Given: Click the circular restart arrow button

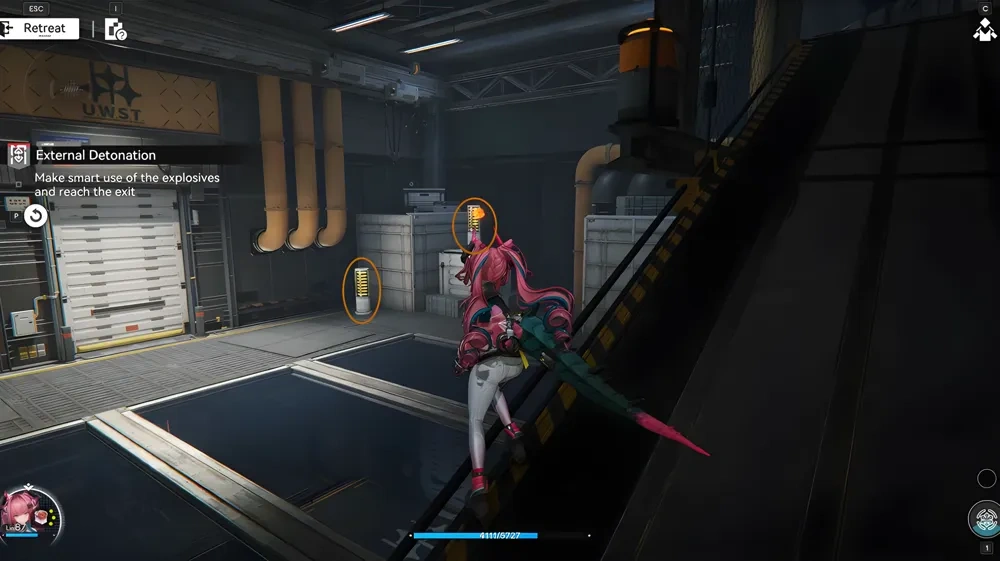Looking at the screenshot, I should pyautogui.click(x=36, y=215).
